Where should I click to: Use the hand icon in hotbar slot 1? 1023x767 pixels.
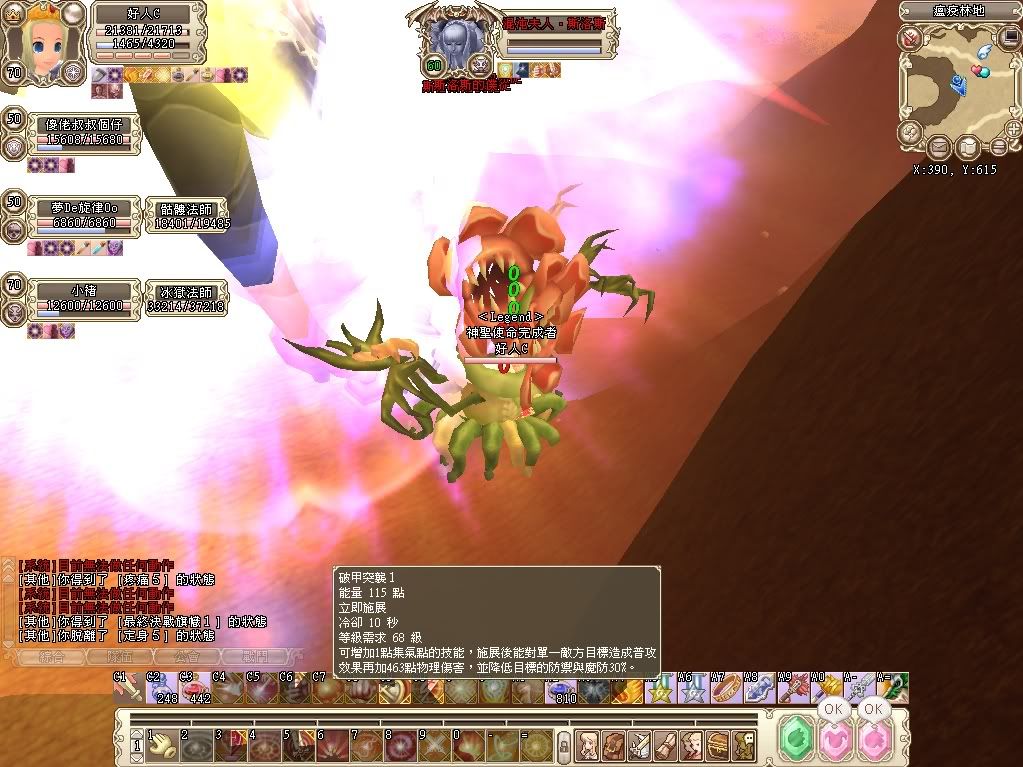click(x=159, y=744)
